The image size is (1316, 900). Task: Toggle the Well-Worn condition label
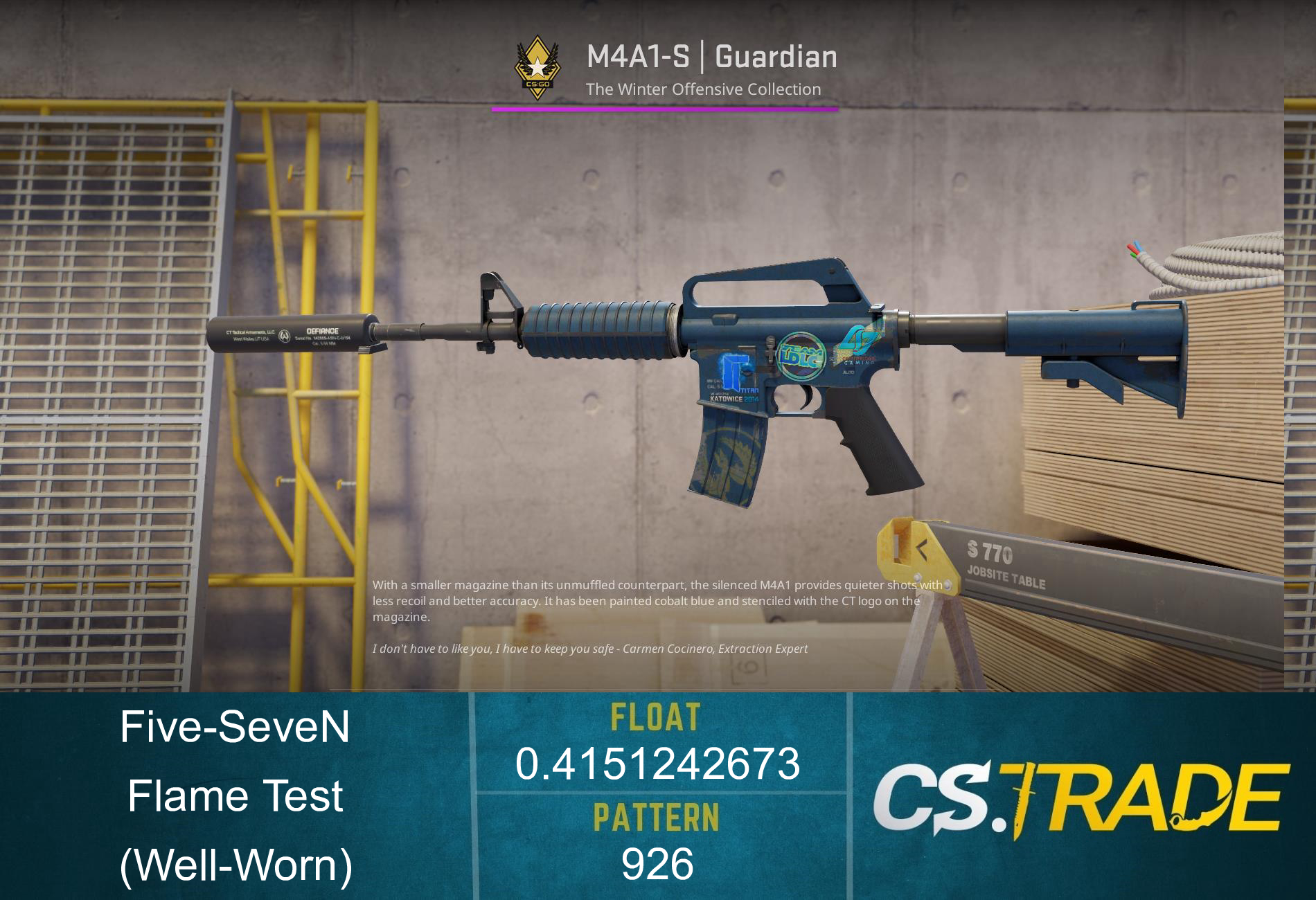coord(235,865)
